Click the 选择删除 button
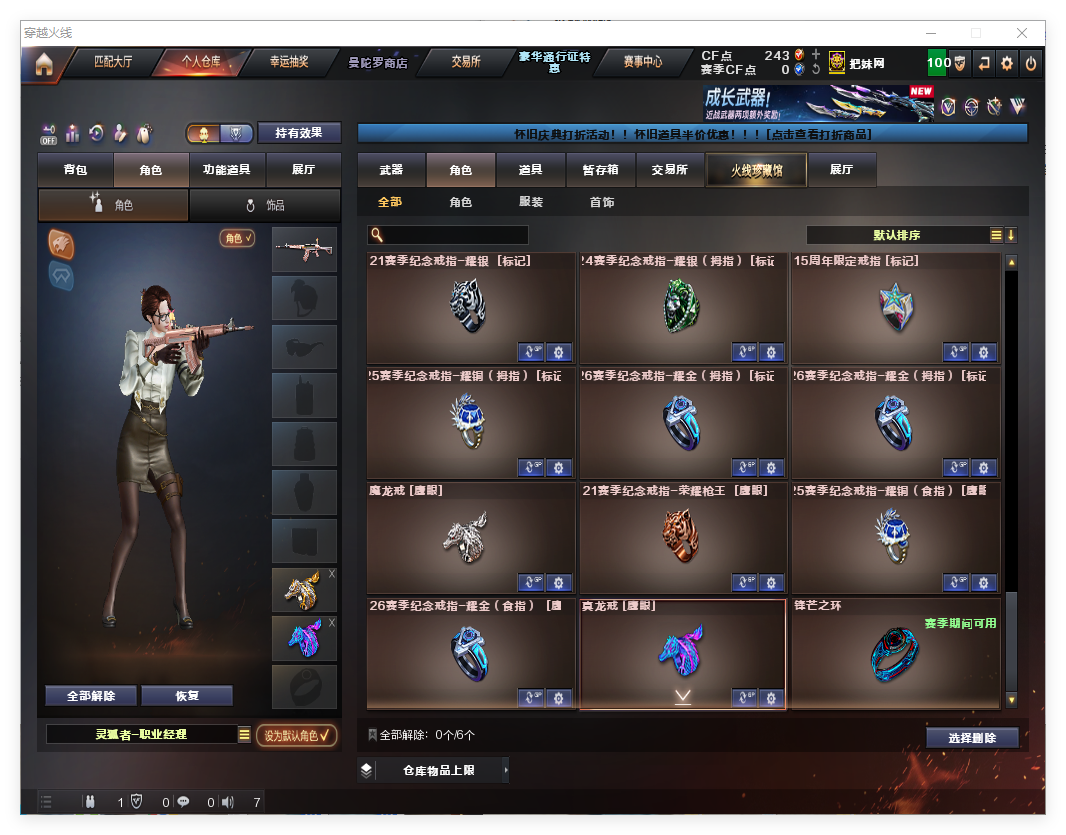This screenshot has height=835, width=1066. pyautogui.click(x=971, y=738)
